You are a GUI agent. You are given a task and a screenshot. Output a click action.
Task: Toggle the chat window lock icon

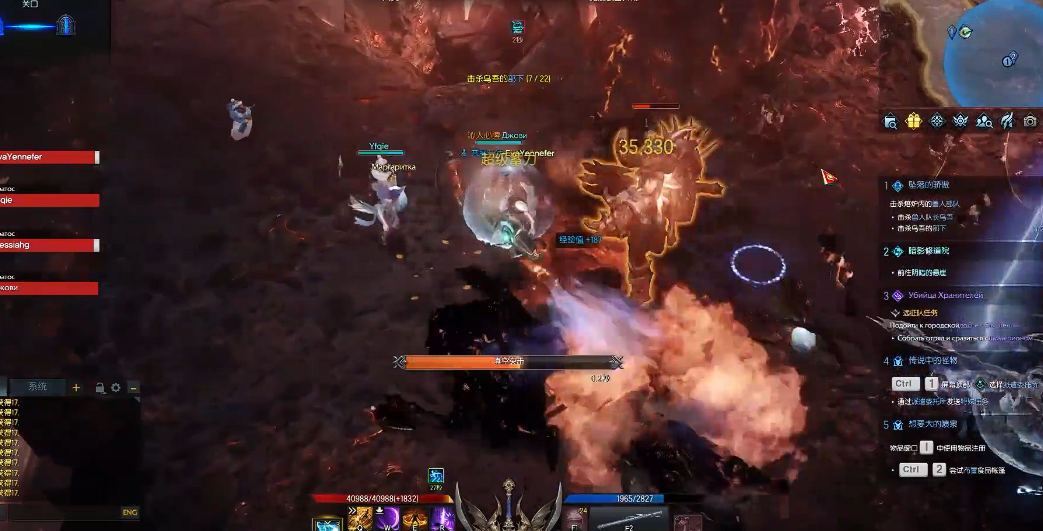100,388
